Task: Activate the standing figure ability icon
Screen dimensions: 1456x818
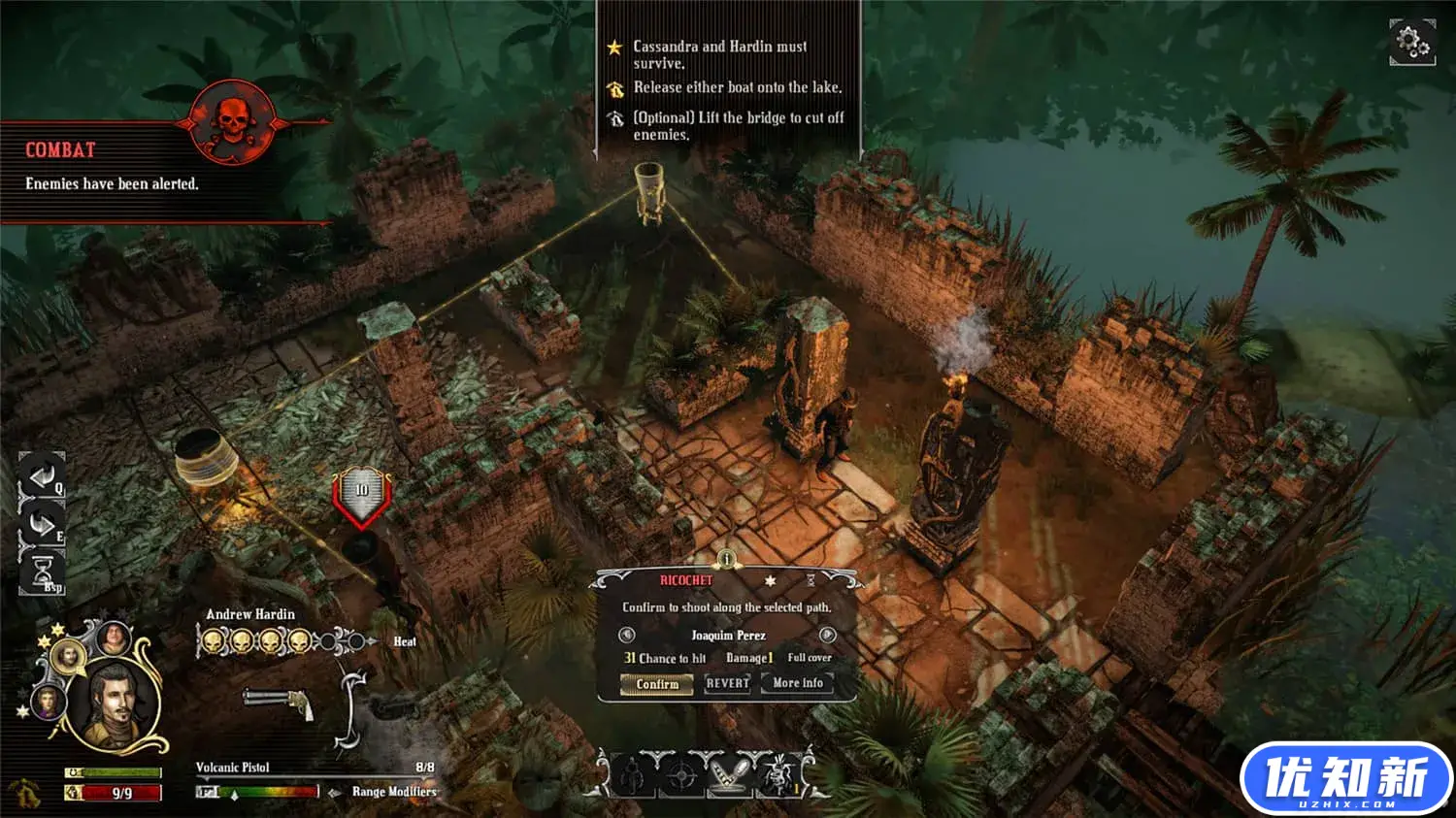Action: point(633,775)
